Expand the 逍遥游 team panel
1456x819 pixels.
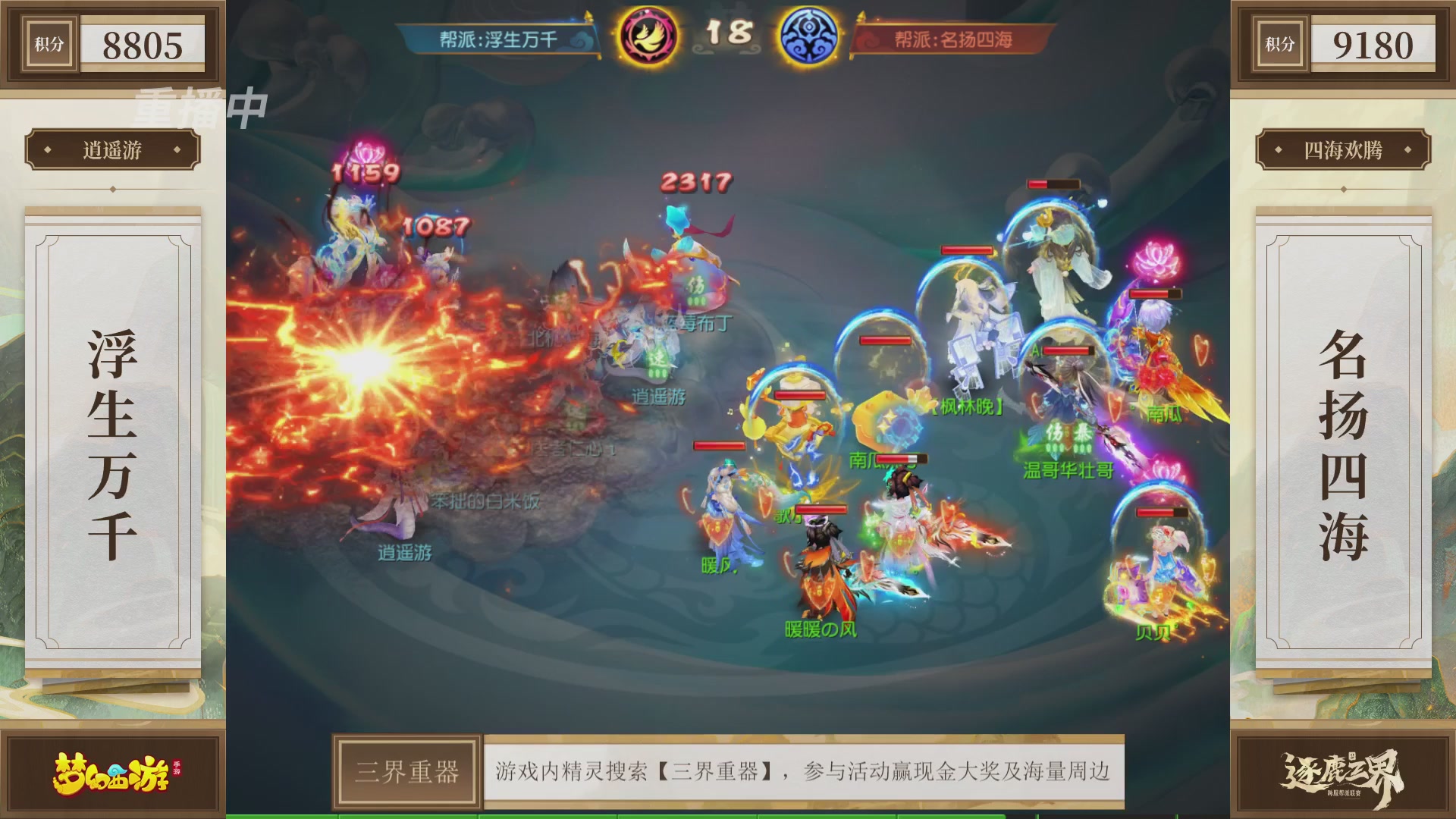click(114, 150)
